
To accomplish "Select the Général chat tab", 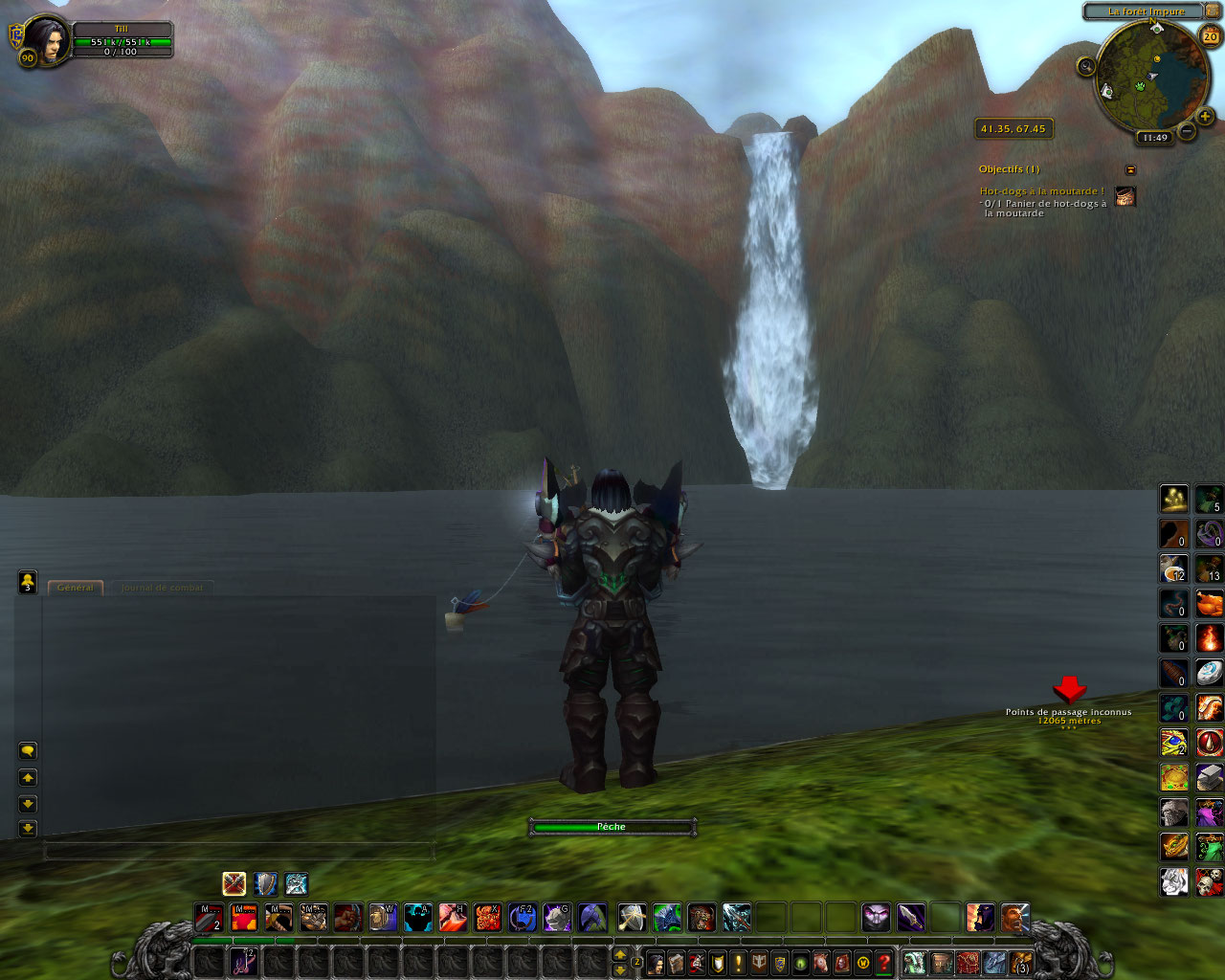I will [x=76, y=588].
